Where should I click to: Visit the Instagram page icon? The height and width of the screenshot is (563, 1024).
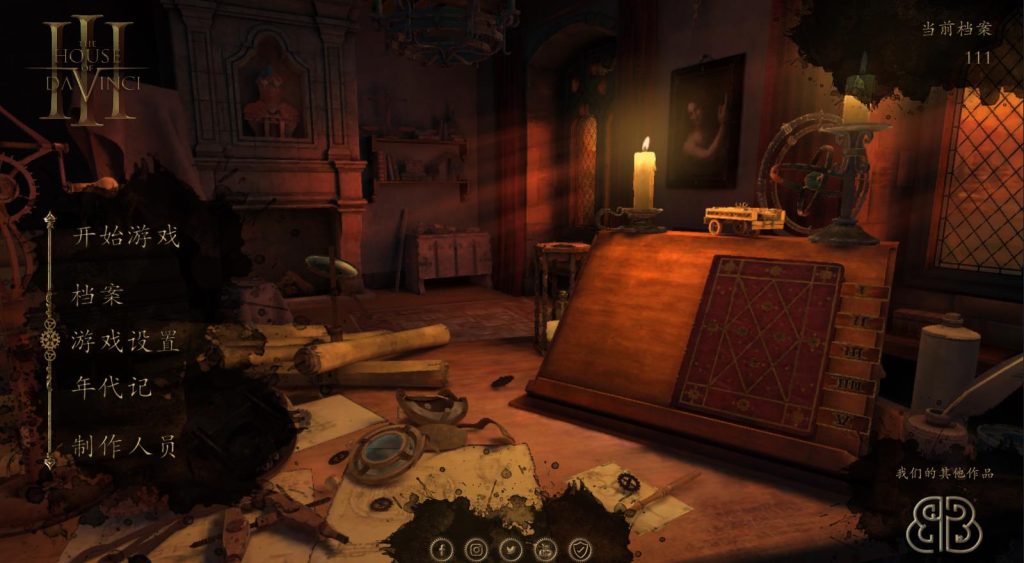pos(477,549)
